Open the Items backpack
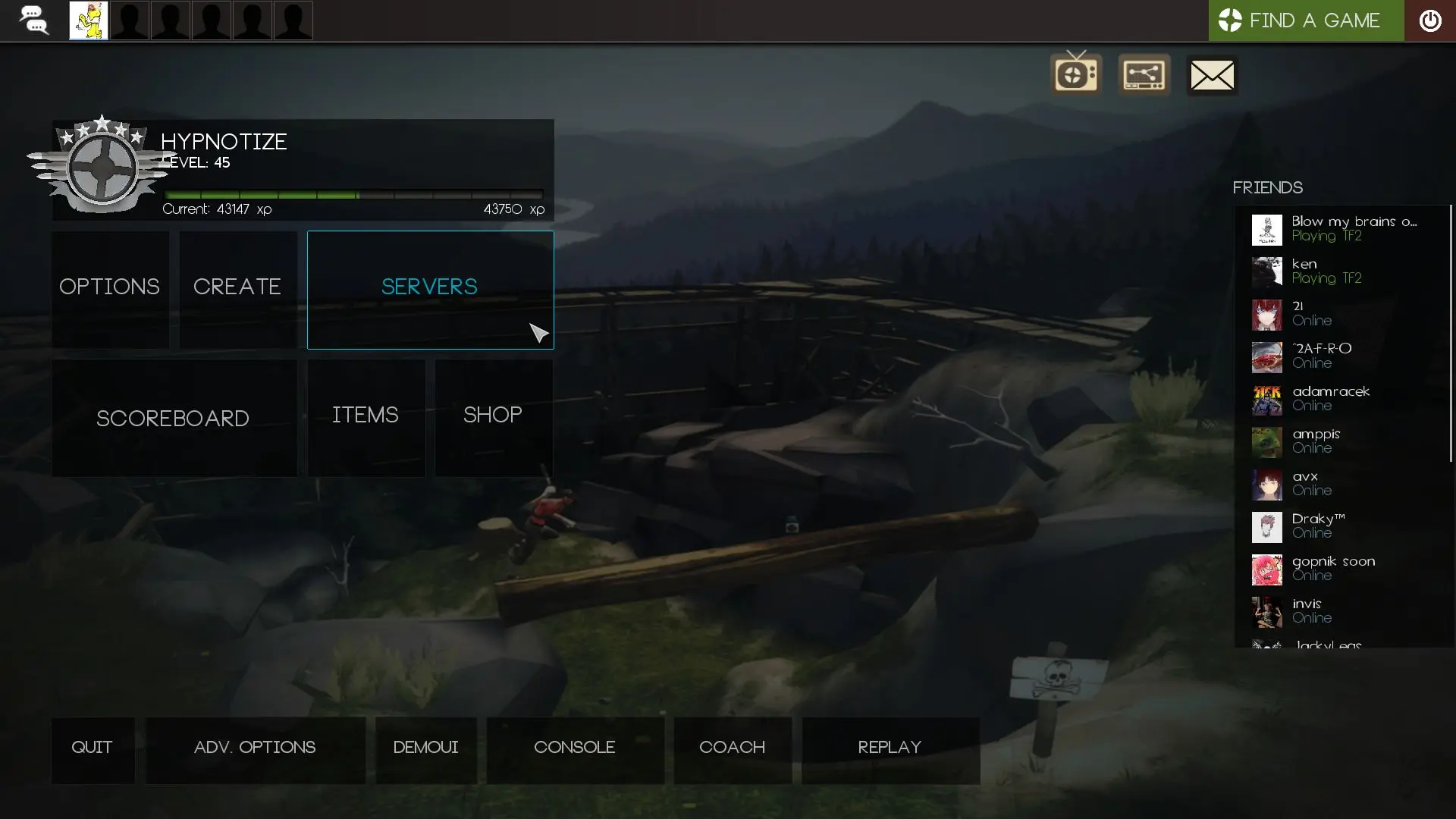This screenshot has width=1456, height=819. [x=366, y=416]
